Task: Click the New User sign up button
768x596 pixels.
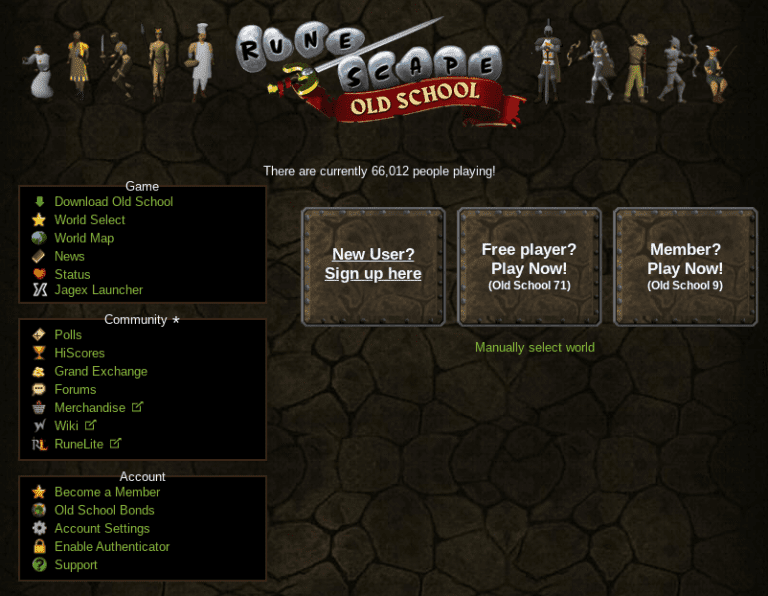Action: coord(373,265)
